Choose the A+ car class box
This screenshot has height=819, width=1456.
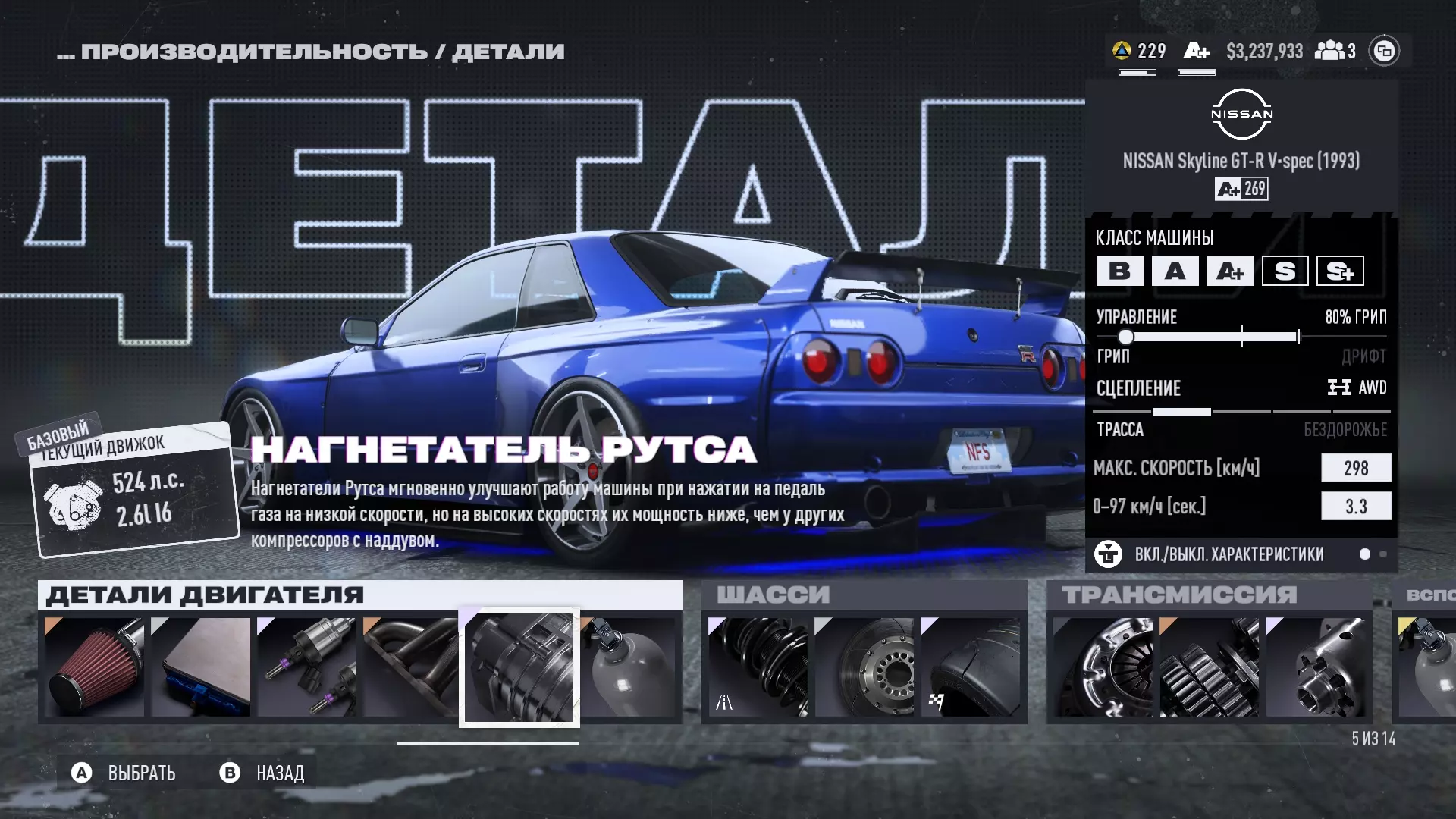tap(1230, 271)
